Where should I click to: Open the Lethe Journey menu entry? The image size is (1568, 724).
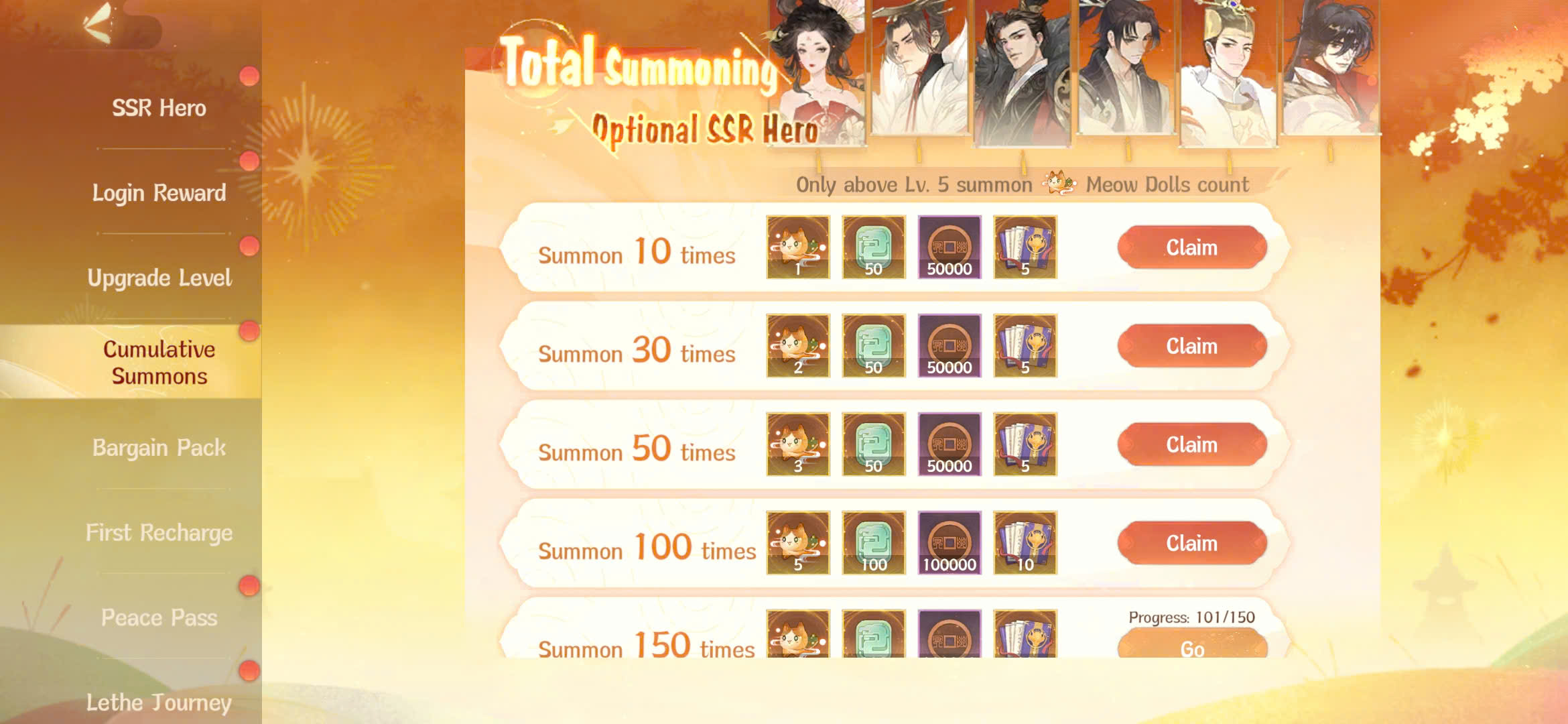tap(159, 703)
